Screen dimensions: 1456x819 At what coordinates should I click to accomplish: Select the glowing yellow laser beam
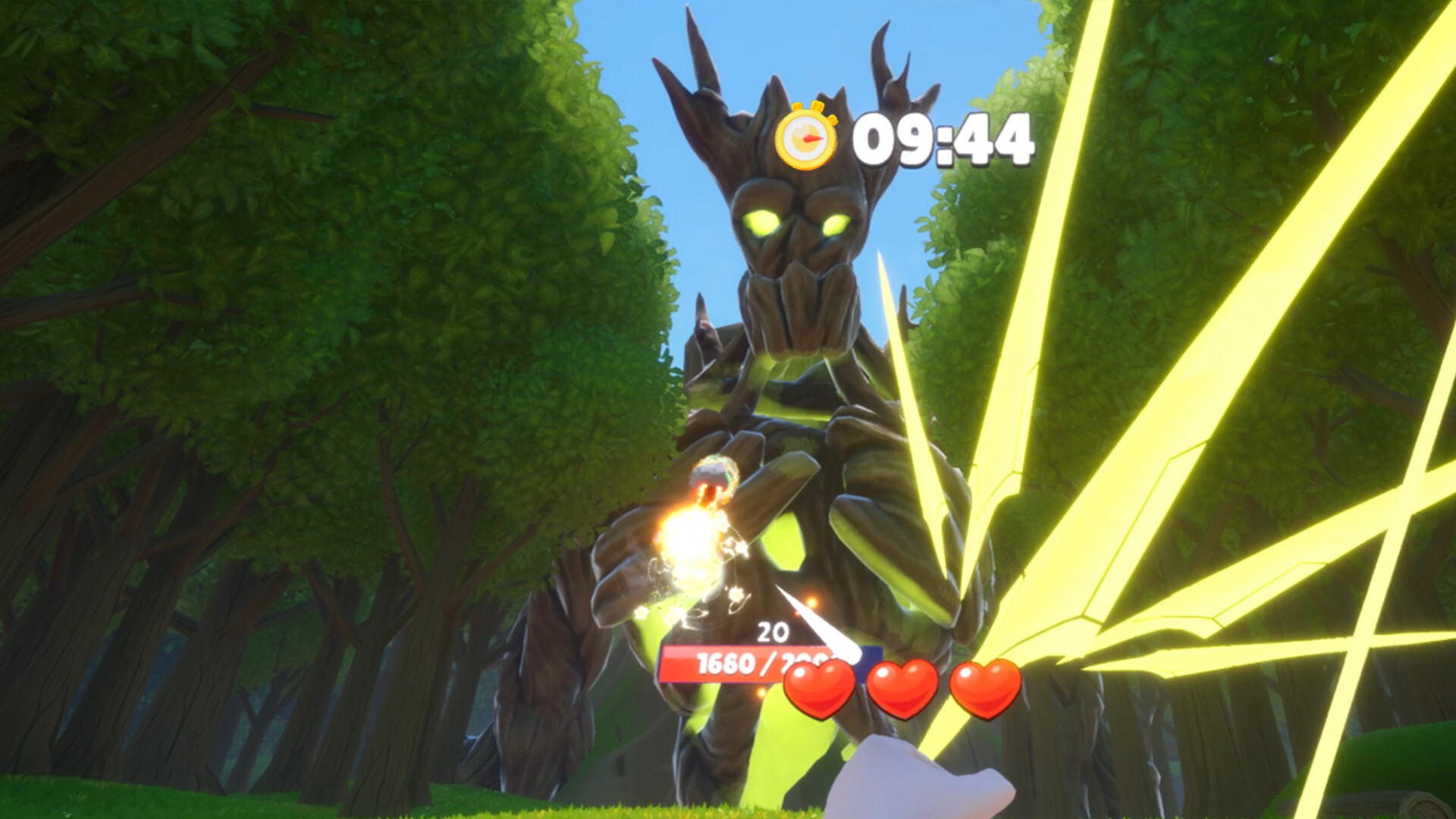click(x=1213, y=379)
